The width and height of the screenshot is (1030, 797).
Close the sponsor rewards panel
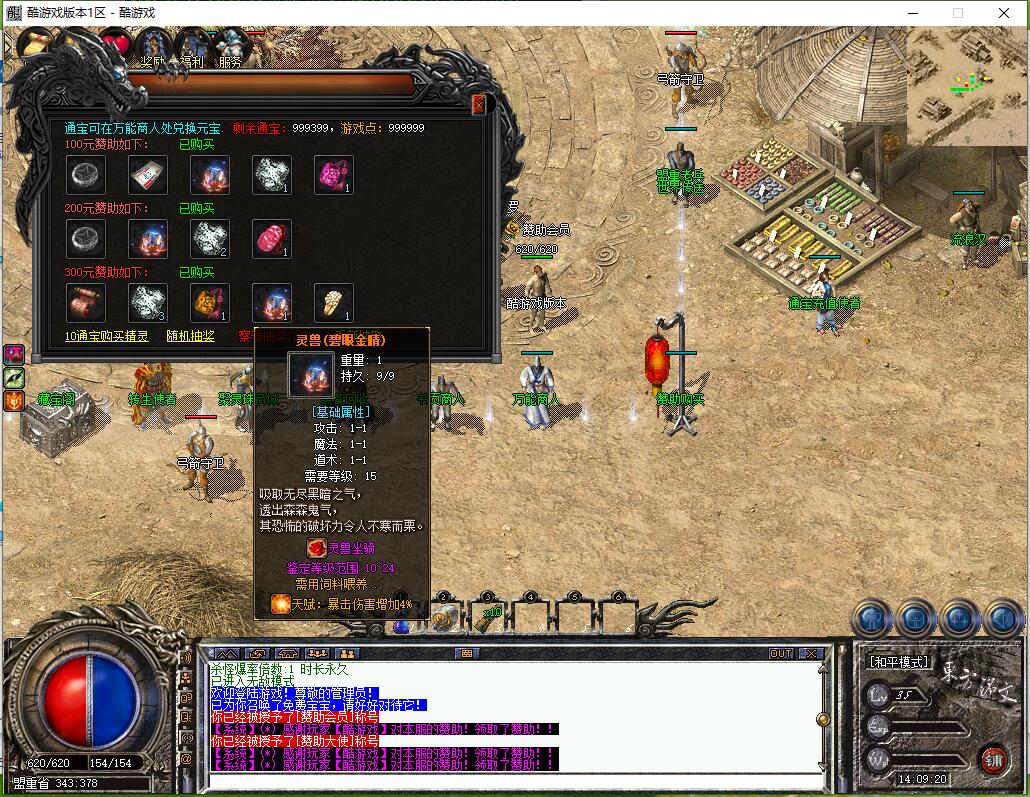[x=478, y=104]
